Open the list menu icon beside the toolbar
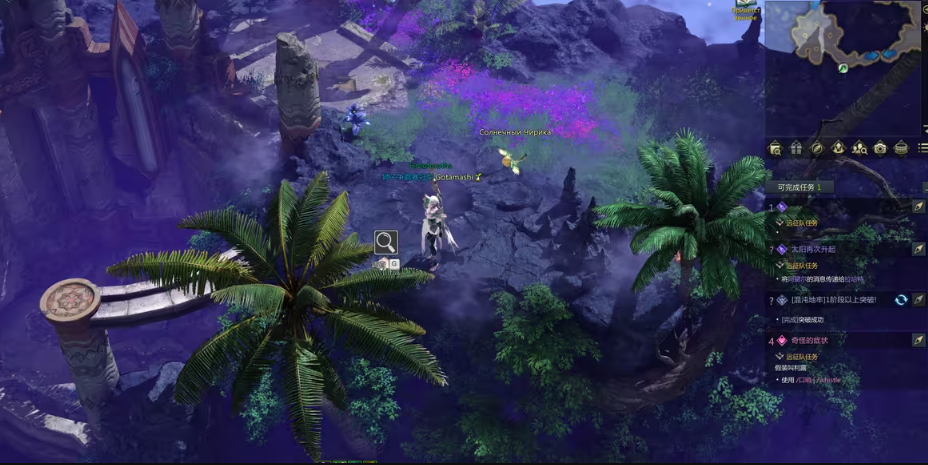928x465 pixels. pos(922,148)
